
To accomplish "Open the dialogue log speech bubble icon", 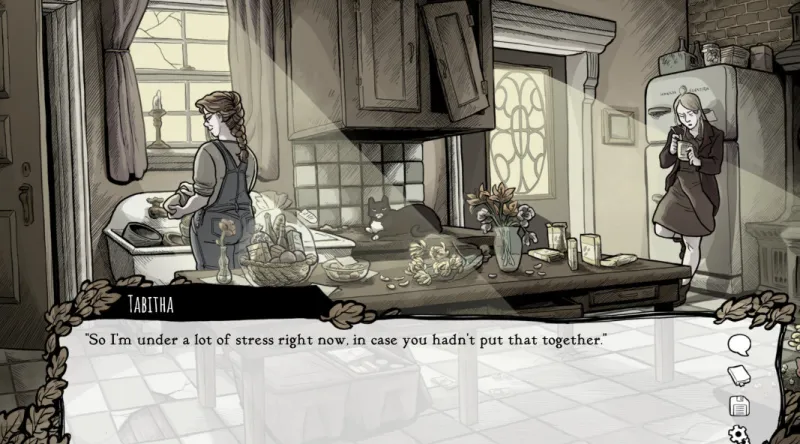I will (739, 346).
